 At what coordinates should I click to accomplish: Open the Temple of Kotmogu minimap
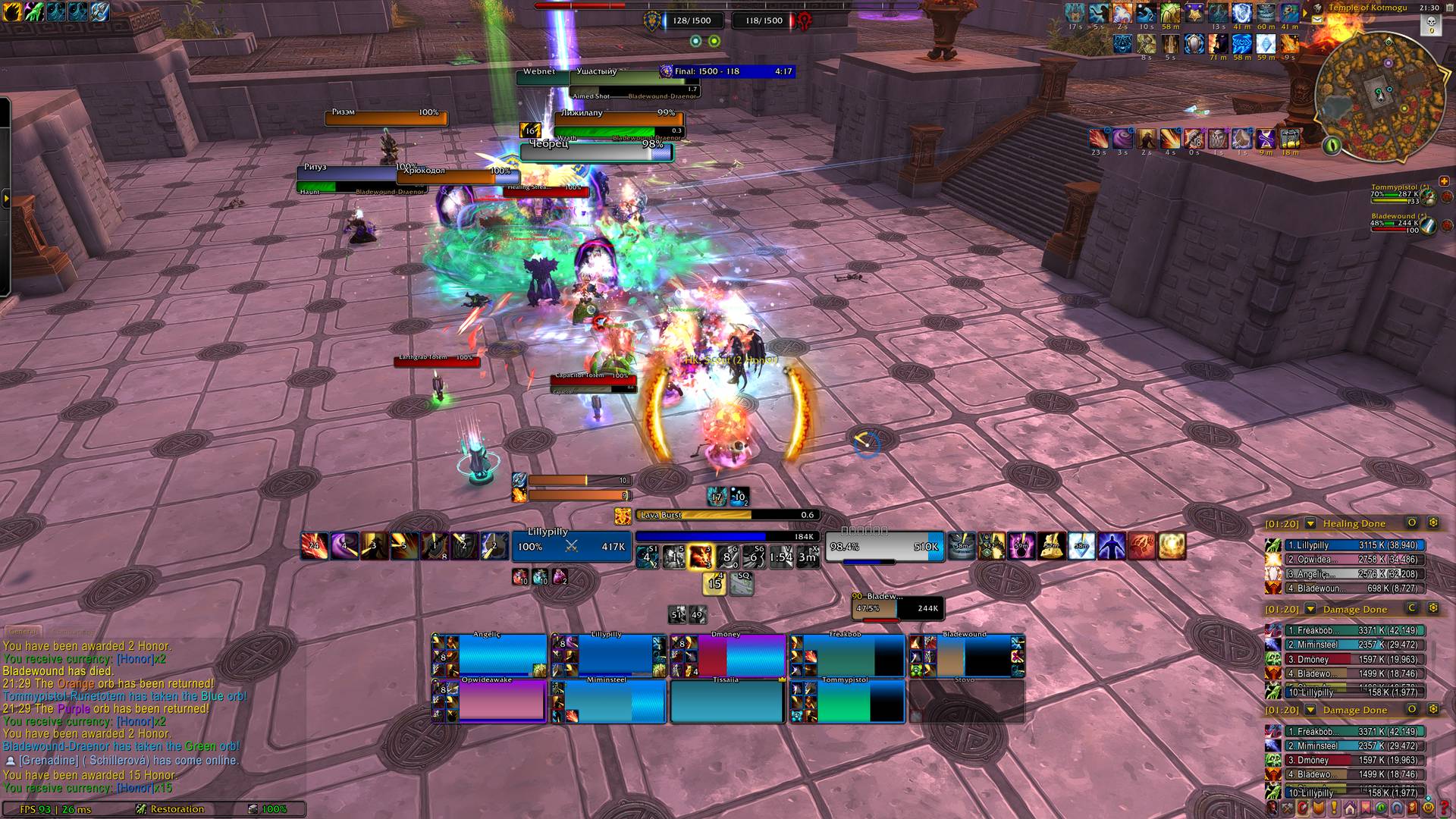click(1378, 96)
